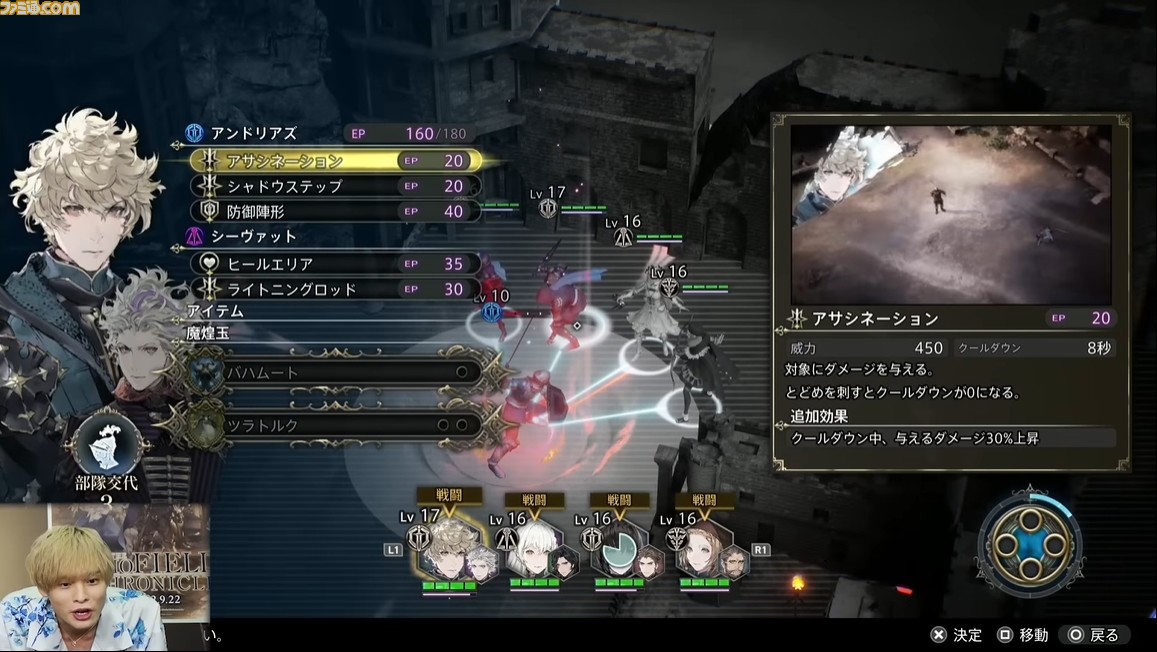Click the ファミ通.com logo
Screen dimensions: 1157x652
tap(41, 8)
